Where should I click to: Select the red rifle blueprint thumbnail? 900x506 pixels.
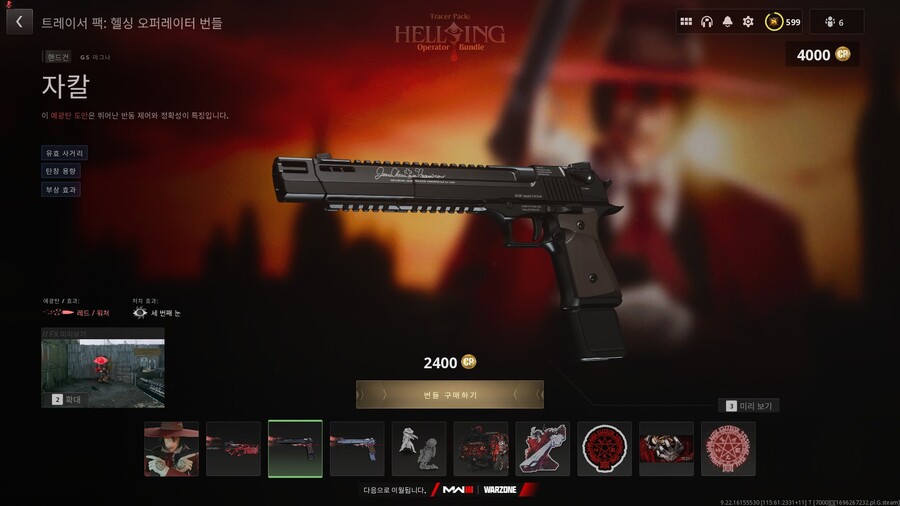[233, 448]
